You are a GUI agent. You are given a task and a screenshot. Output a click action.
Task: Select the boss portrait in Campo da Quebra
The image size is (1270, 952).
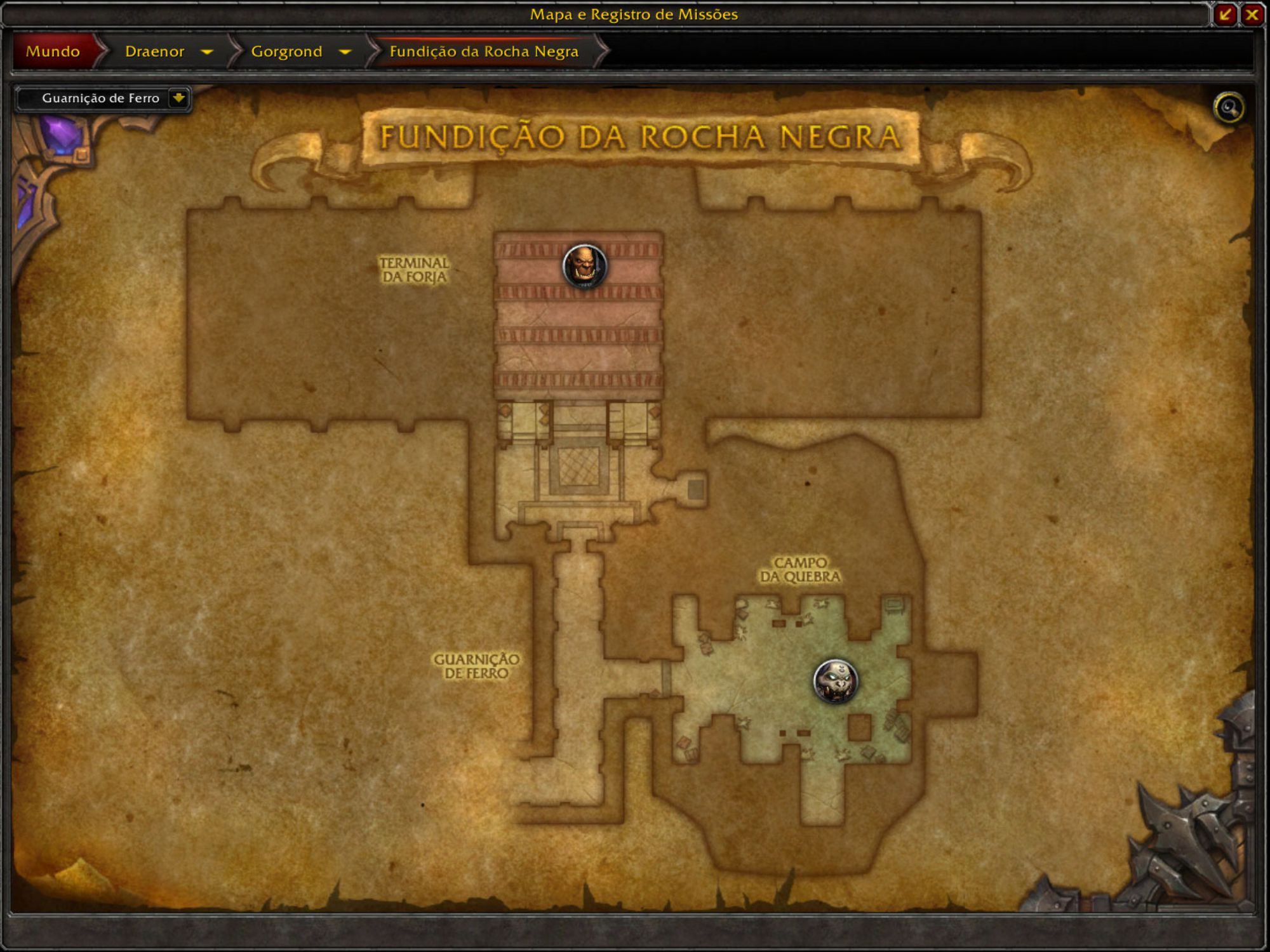pos(835,681)
